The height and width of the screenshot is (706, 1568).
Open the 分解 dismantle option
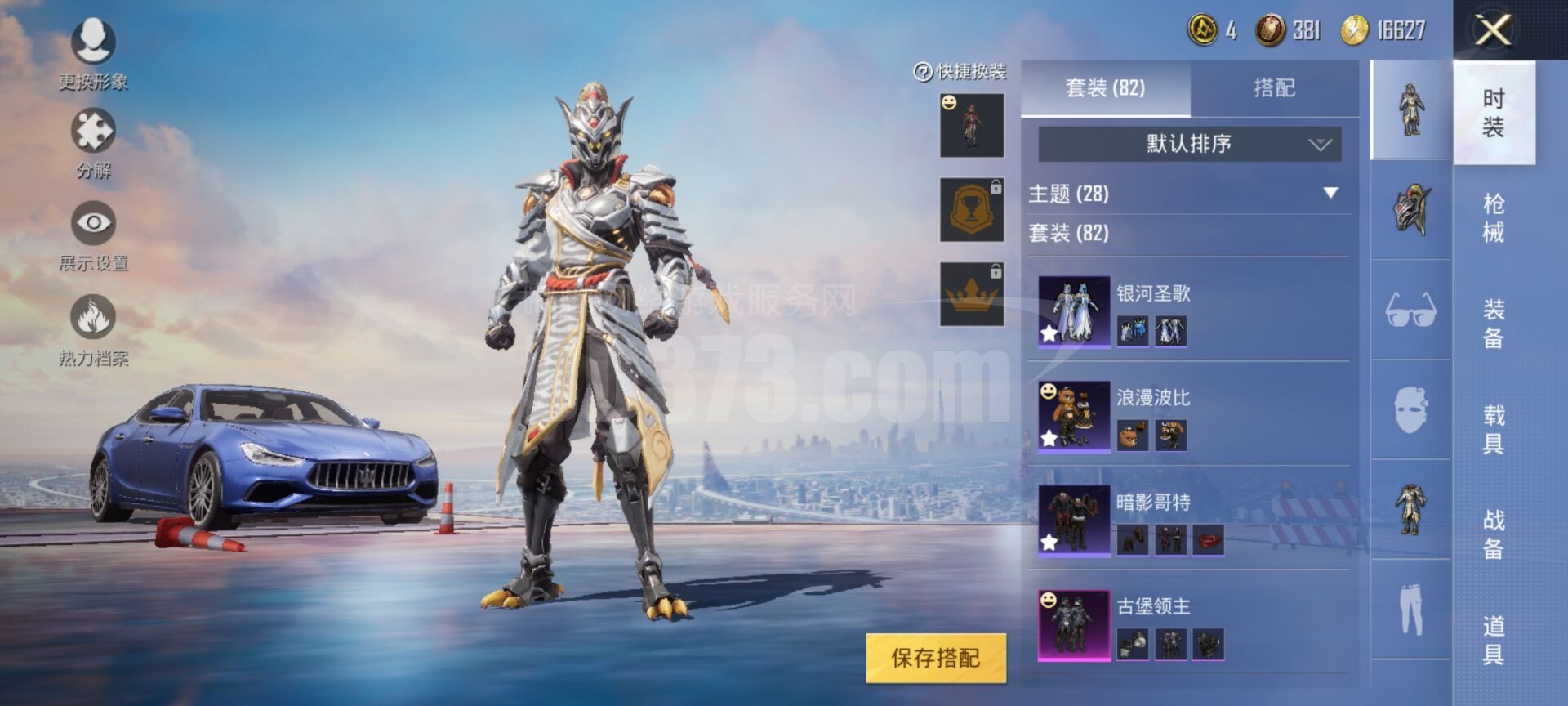pyautogui.click(x=93, y=131)
